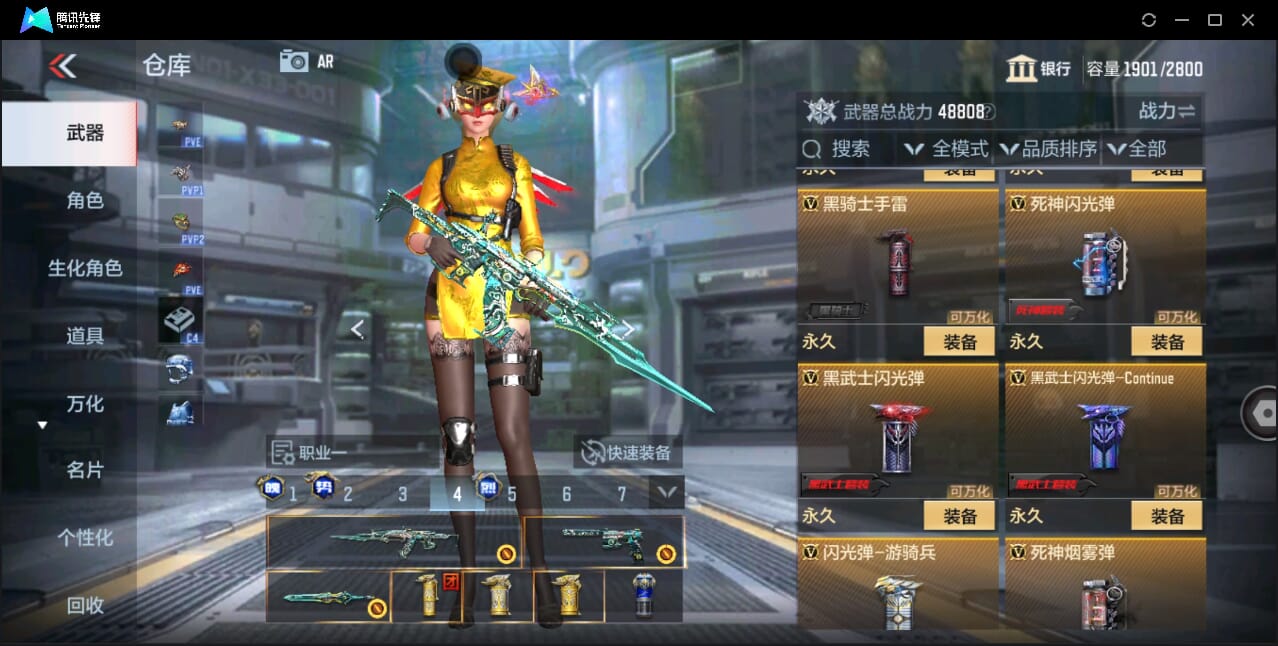Show the 名片 tab
Screen dimensions: 1278x646
(x=85, y=470)
